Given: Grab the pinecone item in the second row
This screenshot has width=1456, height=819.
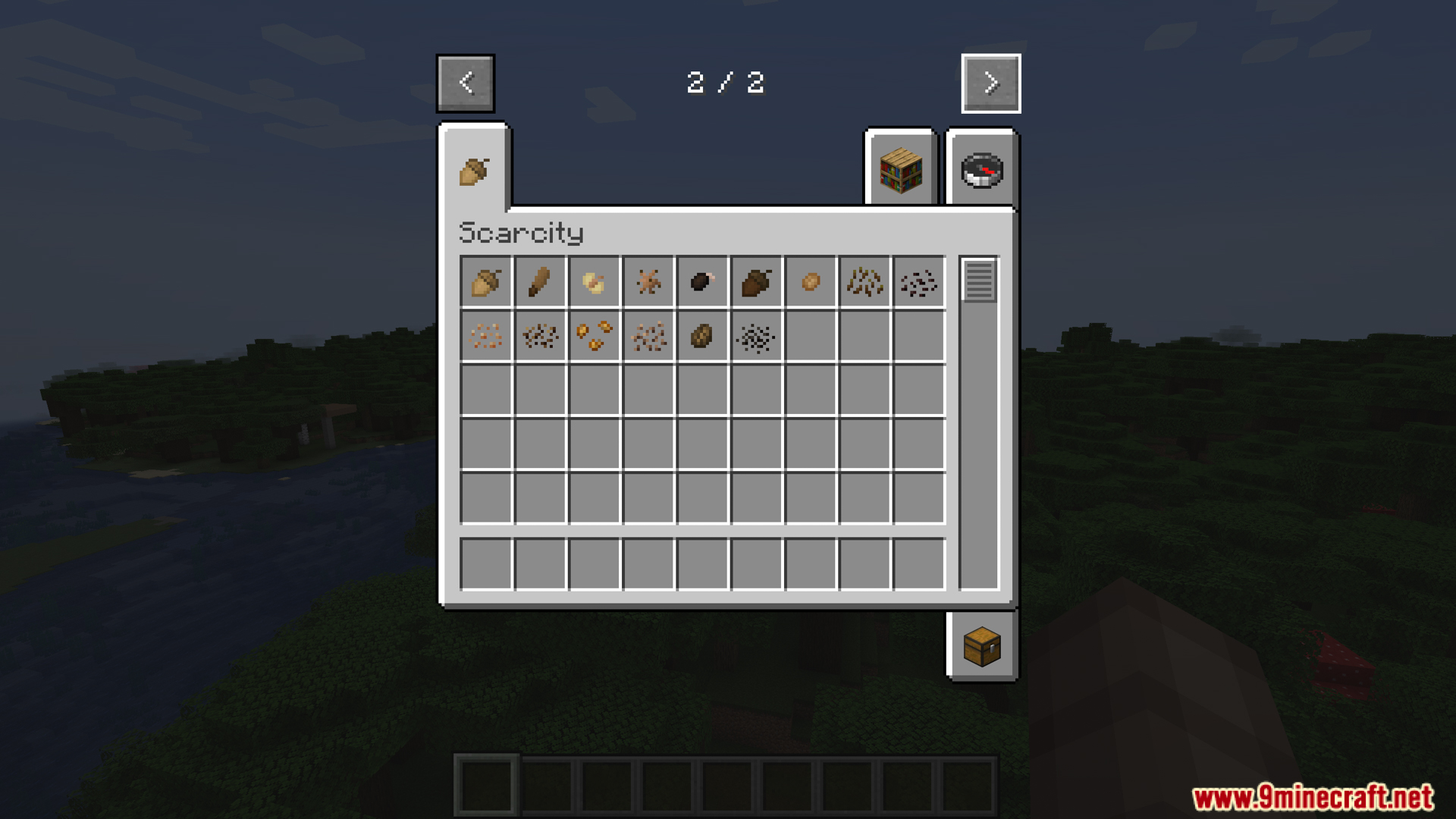Looking at the screenshot, I should tap(703, 337).
